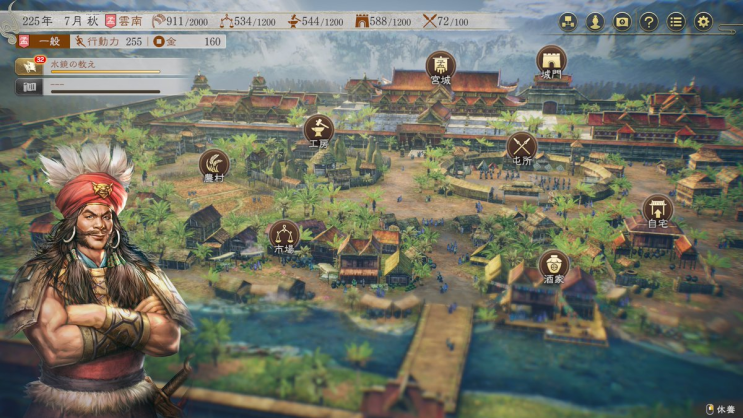Open the settings gear menu
Screen dimensions: 743x418
703,21
